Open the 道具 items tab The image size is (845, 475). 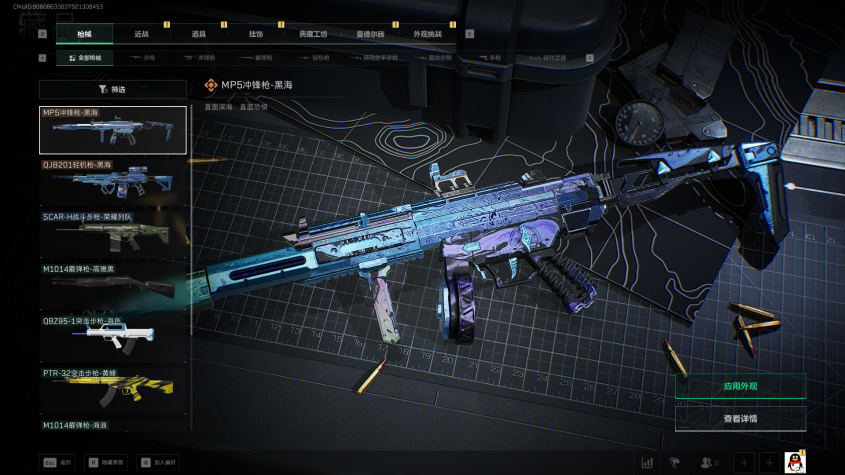pyautogui.click(x=198, y=34)
